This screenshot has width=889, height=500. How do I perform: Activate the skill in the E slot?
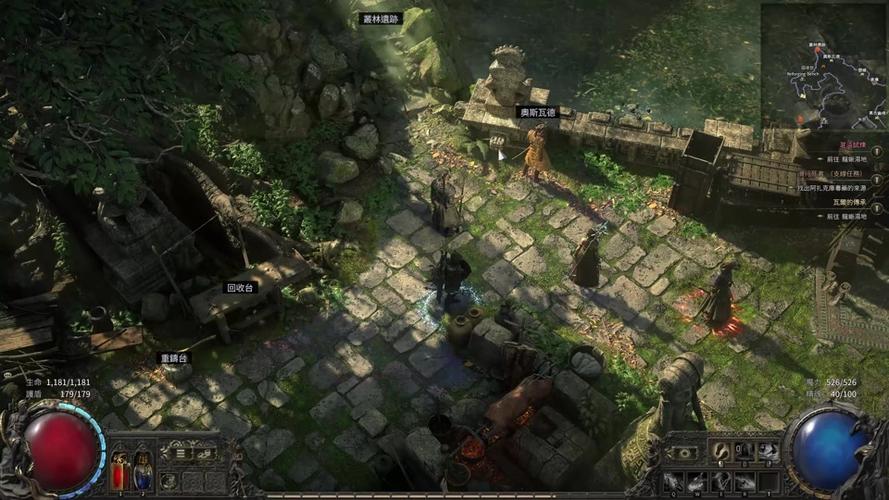720,481
